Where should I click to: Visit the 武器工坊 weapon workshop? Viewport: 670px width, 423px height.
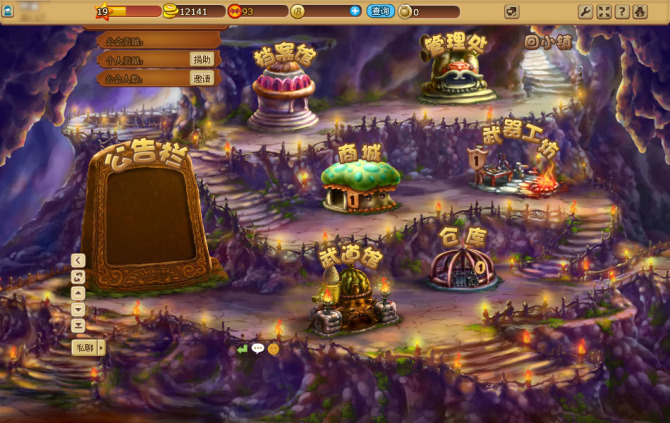(517, 172)
